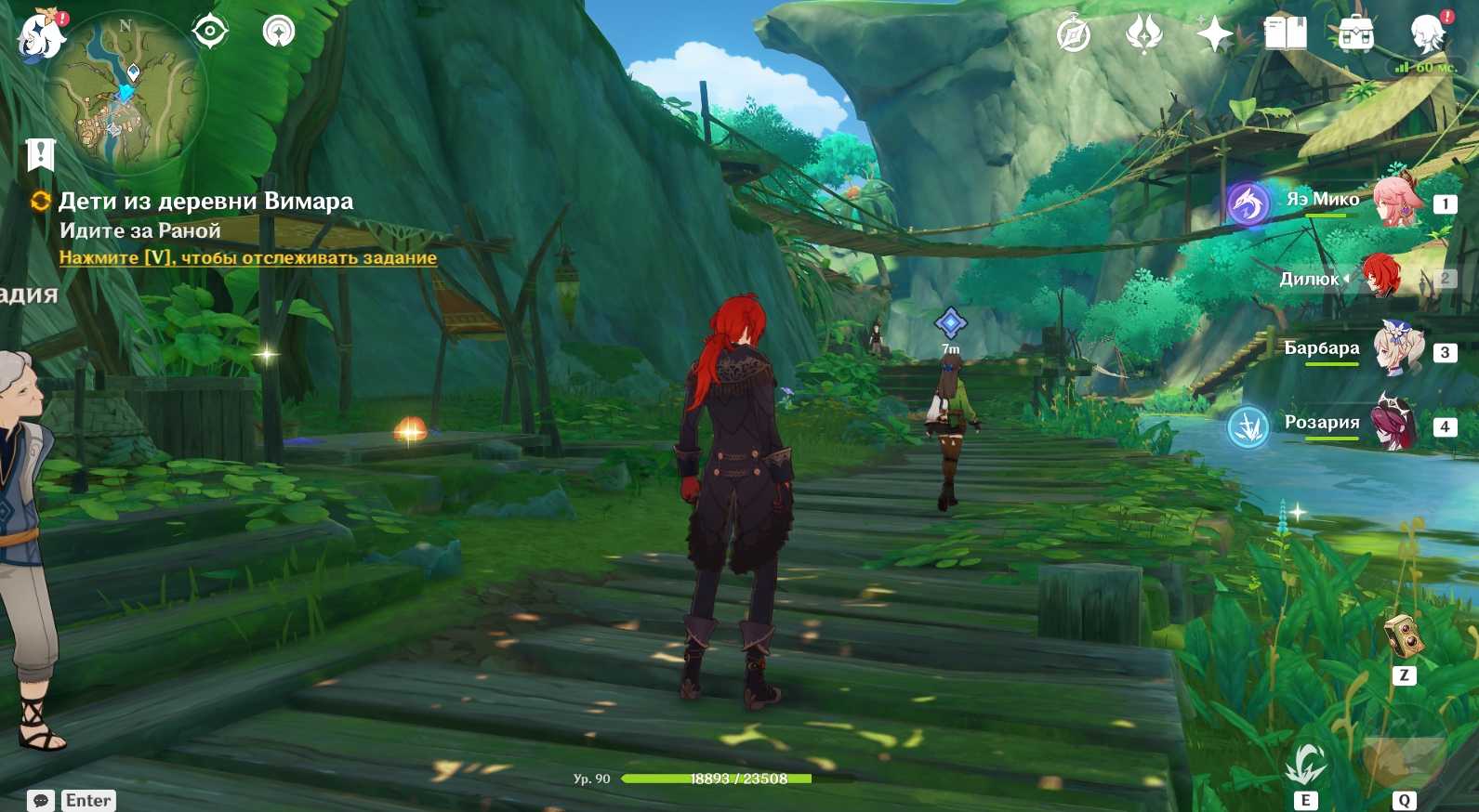Viewport: 1479px width, 812px height.
Task: Open the Paimon menu icon
Action: [42, 35]
